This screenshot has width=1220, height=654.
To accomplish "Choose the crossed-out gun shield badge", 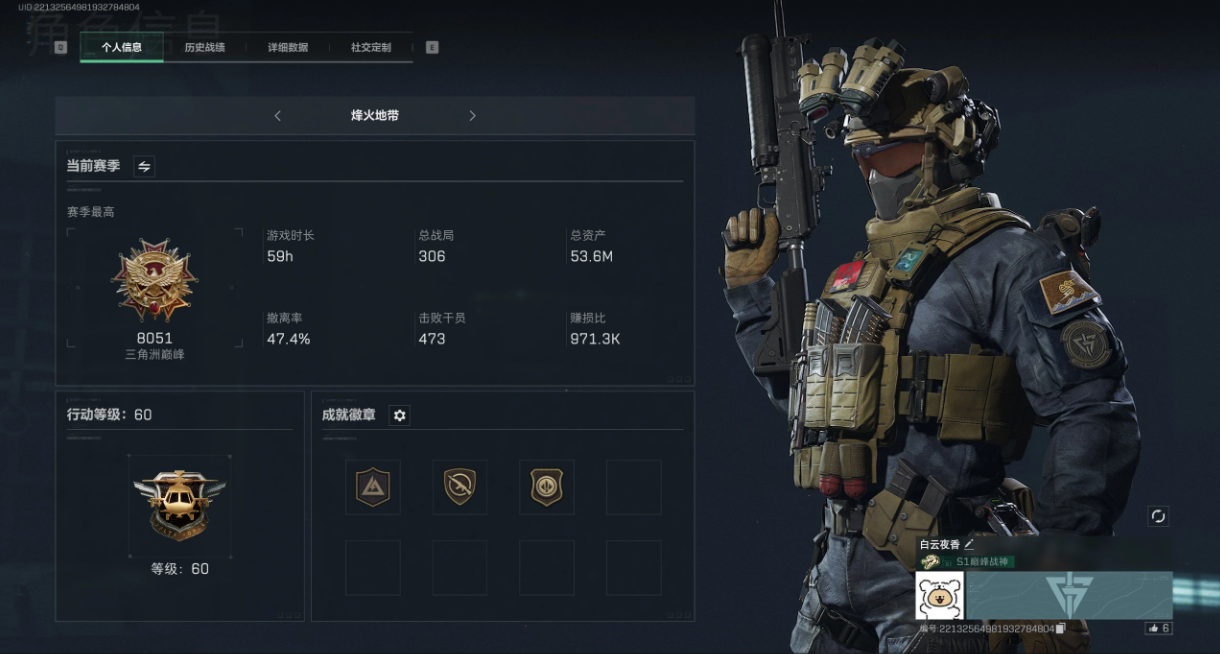I will [460, 487].
